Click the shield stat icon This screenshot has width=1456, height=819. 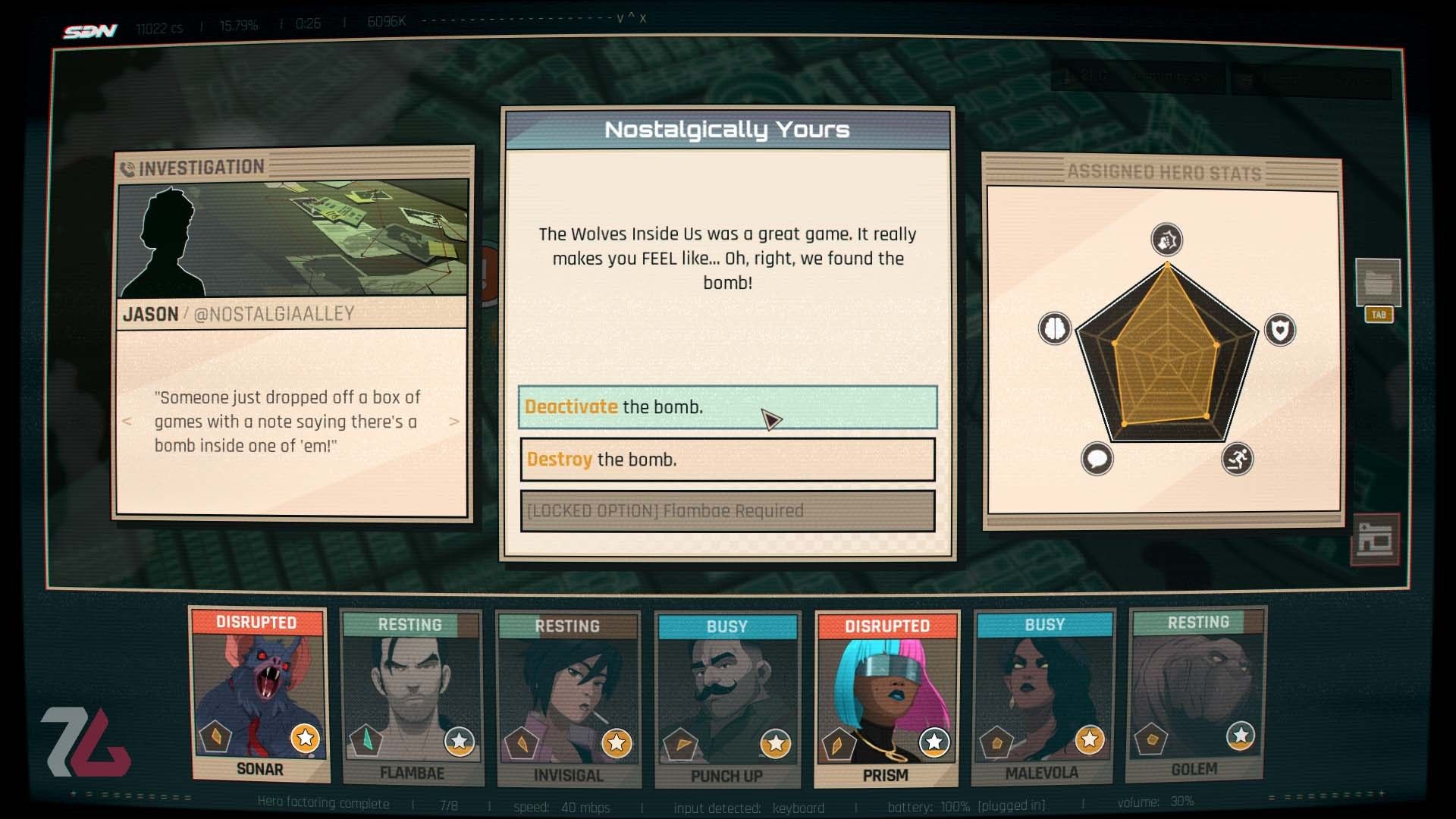[1280, 330]
